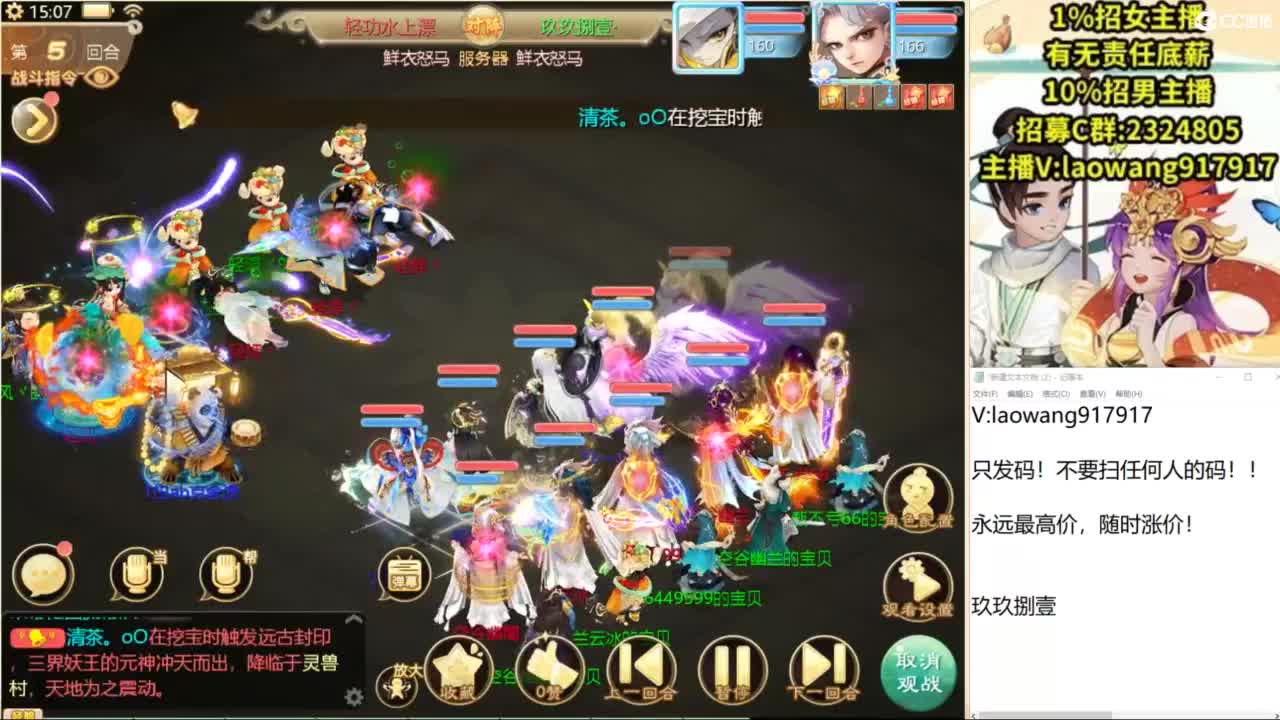Screen dimensions: 1280x720
Task: Select the red potion item icon under portraits
Action: pyautogui.click(x=862, y=95)
